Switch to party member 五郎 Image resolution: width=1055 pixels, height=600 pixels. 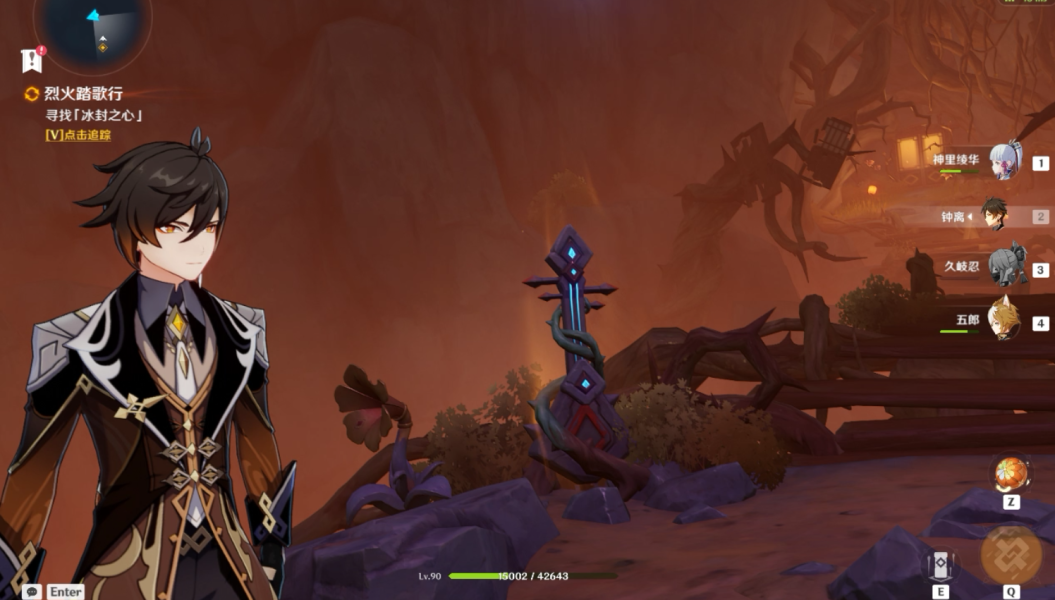click(1003, 320)
